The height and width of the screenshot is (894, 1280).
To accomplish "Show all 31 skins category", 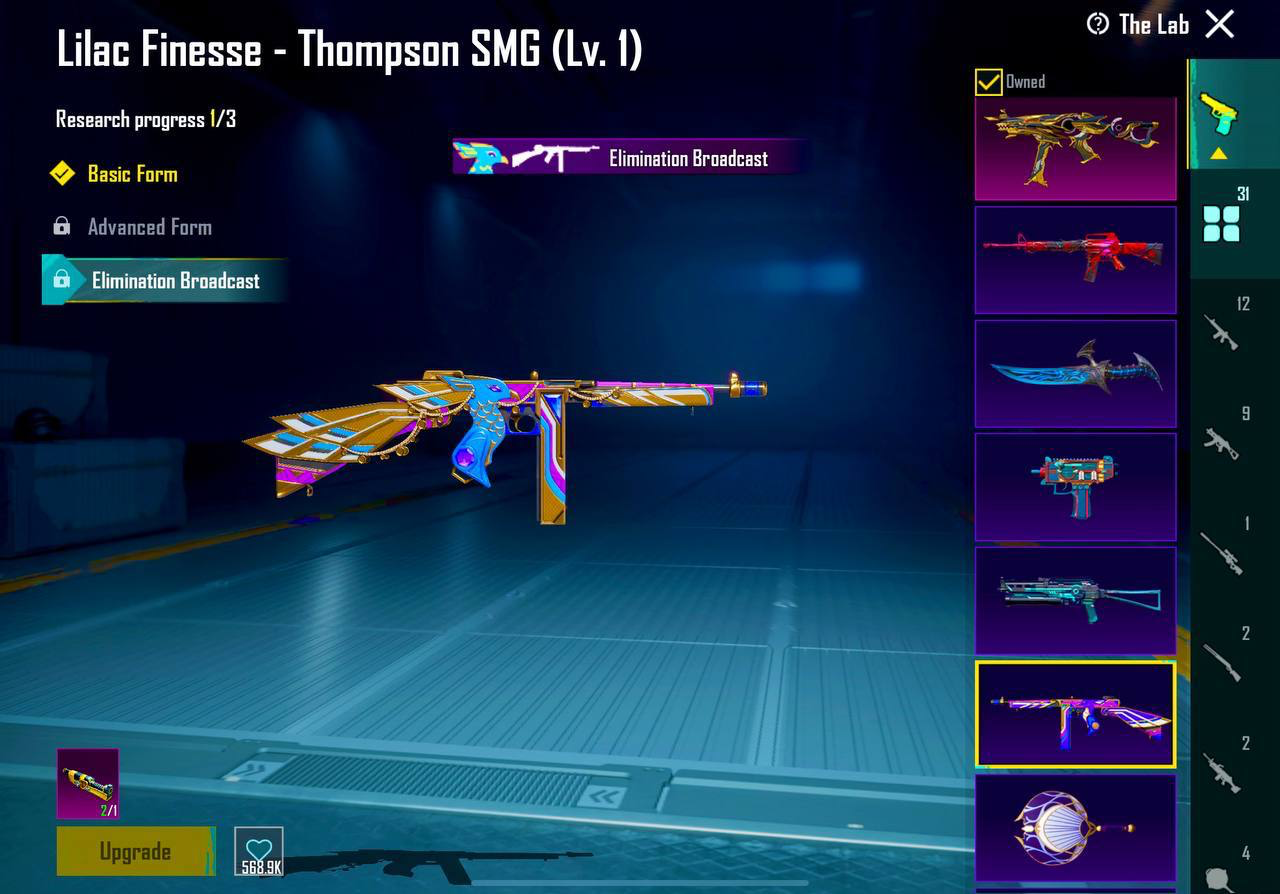I will click(x=1222, y=222).
